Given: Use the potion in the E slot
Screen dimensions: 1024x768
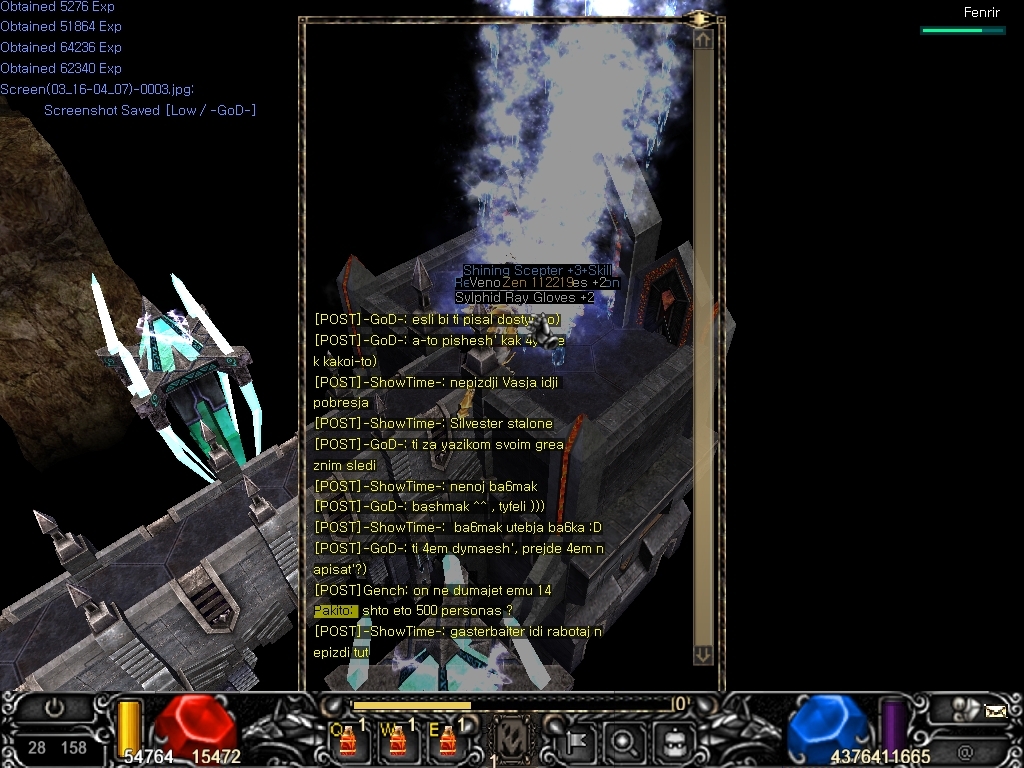Looking at the screenshot, I should click(447, 742).
